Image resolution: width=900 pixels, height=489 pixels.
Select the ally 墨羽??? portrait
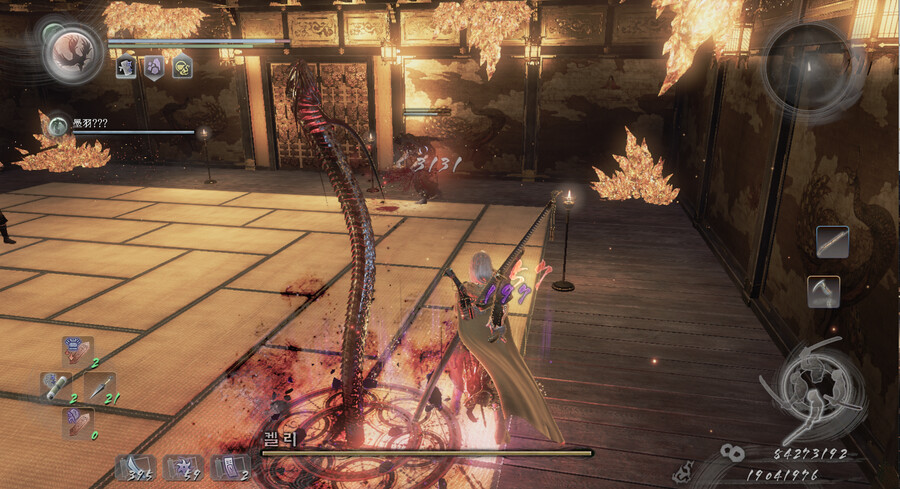click(x=58, y=122)
